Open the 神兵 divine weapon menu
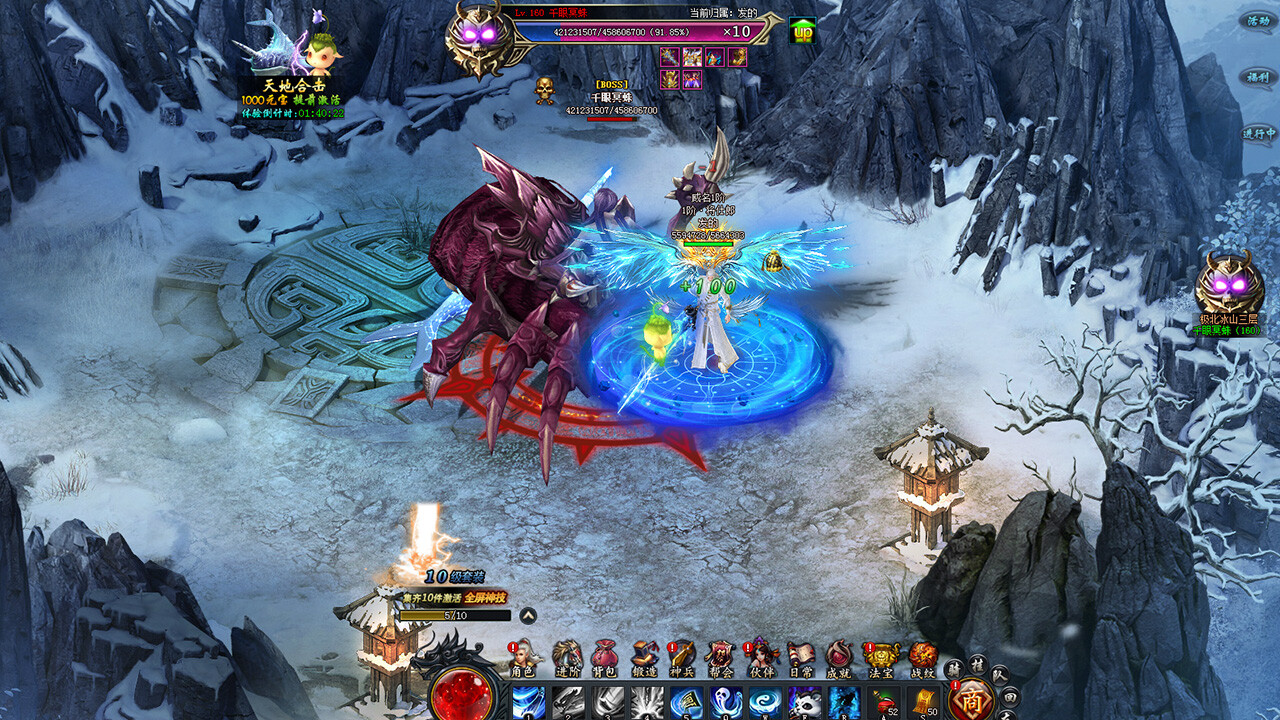The width and height of the screenshot is (1280, 720). [683, 657]
